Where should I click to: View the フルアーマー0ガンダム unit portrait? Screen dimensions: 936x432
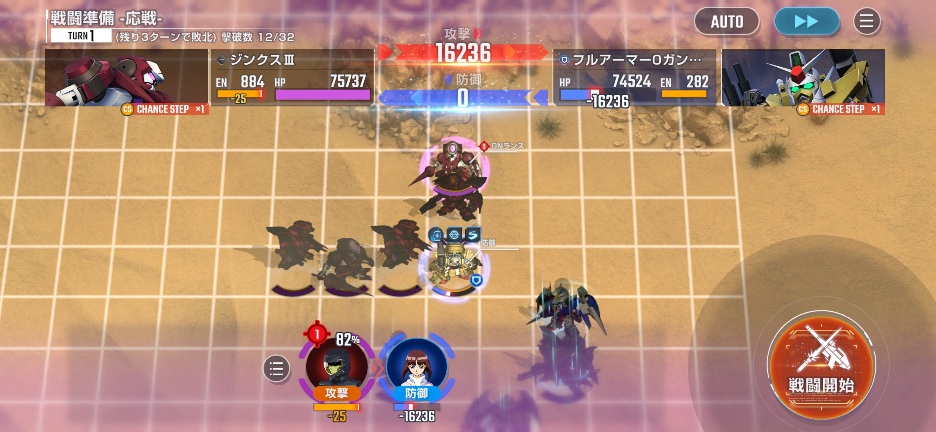point(803,78)
